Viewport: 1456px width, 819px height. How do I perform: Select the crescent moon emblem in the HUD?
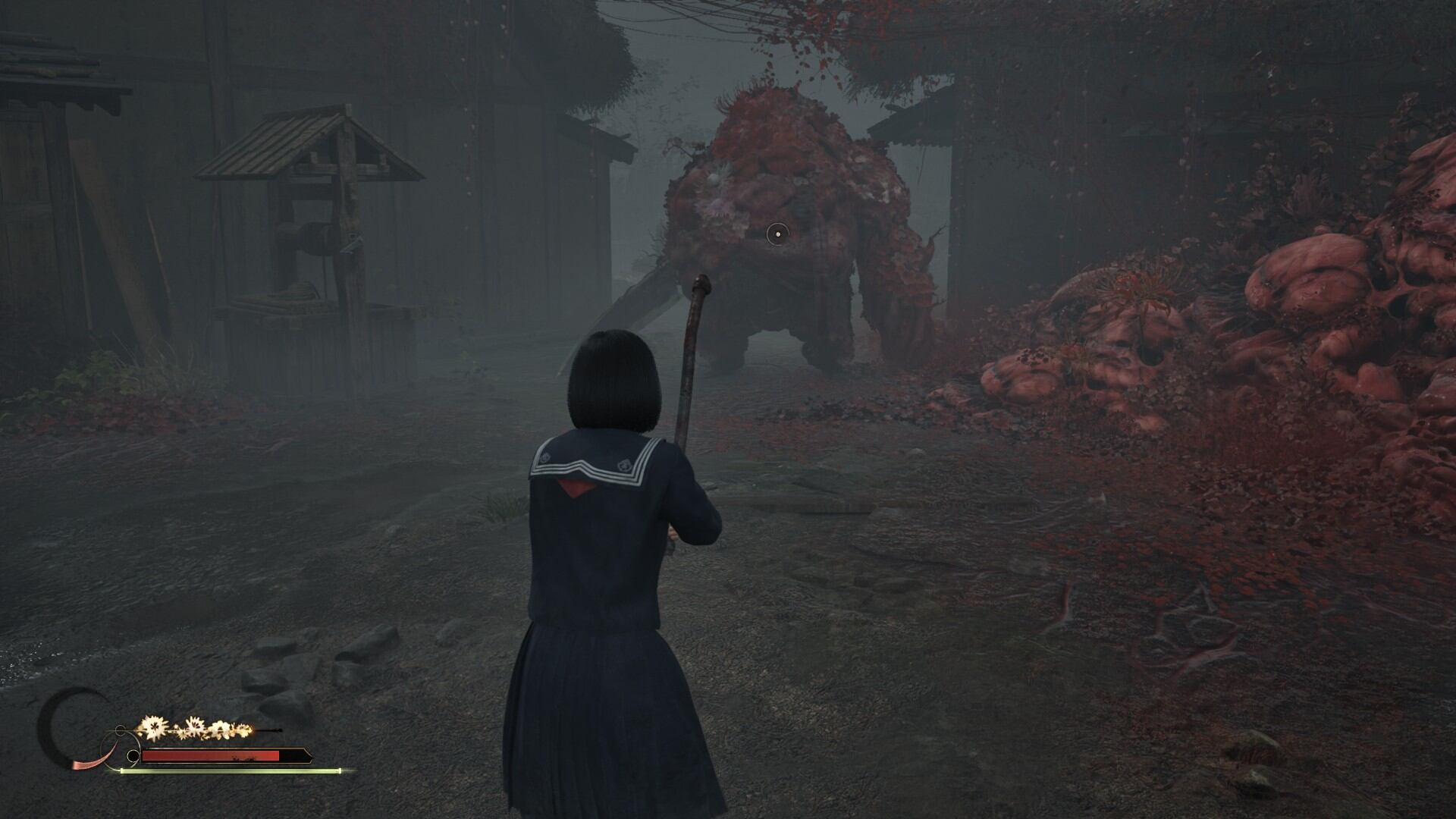click(x=70, y=726)
